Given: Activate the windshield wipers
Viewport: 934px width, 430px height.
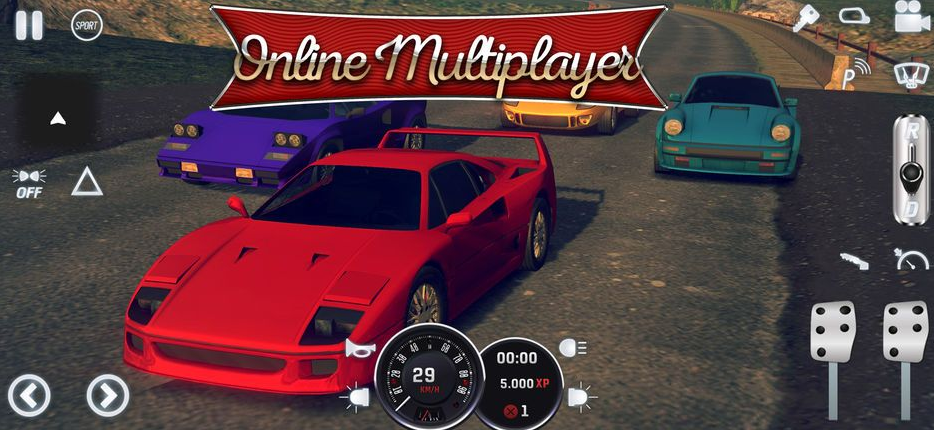Looking at the screenshot, I should pos(909,72).
